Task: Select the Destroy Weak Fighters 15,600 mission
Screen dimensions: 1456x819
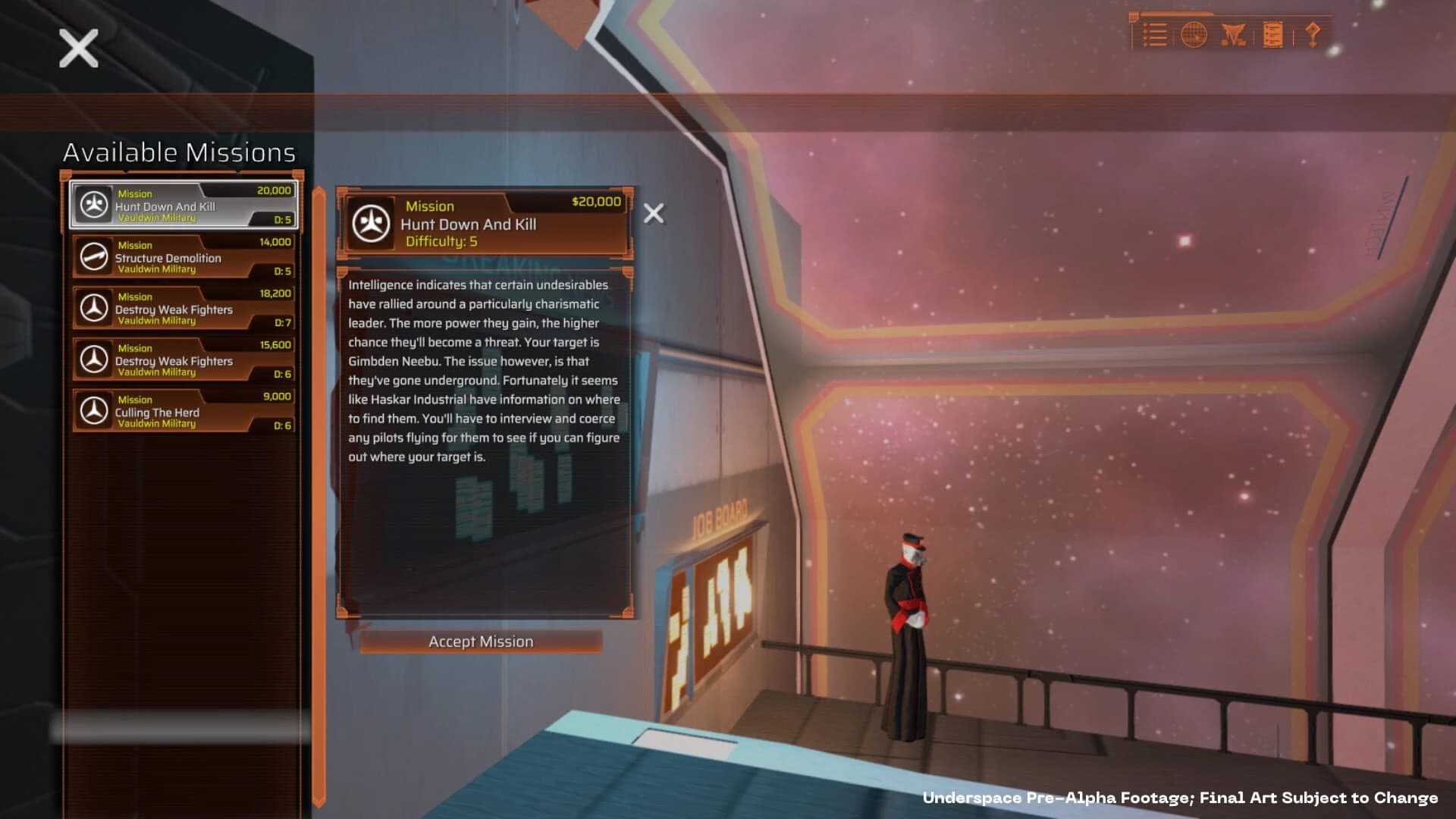Action: (182, 359)
